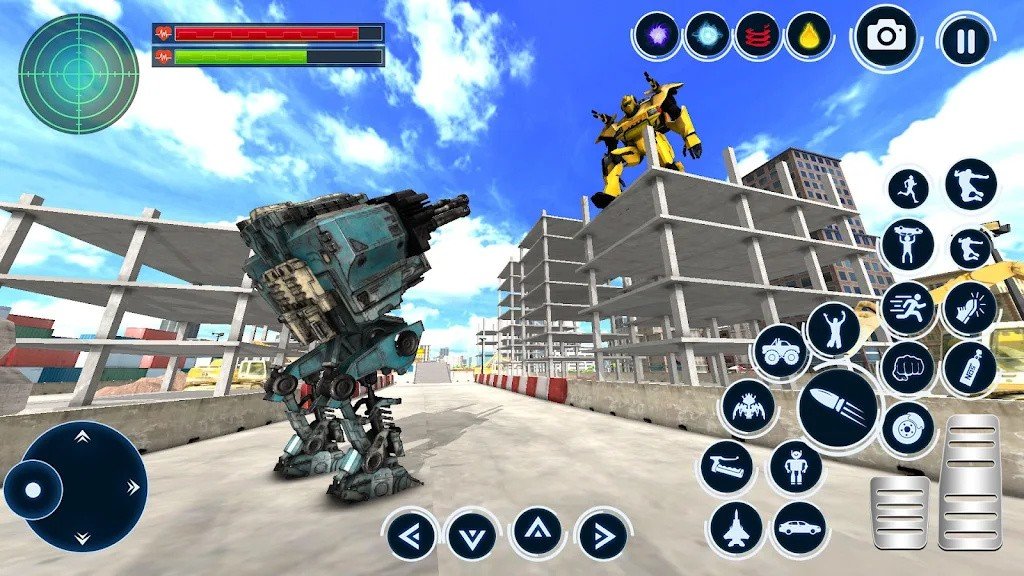
Task: Switch to the sedan car form
Action: click(x=799, y=527)
